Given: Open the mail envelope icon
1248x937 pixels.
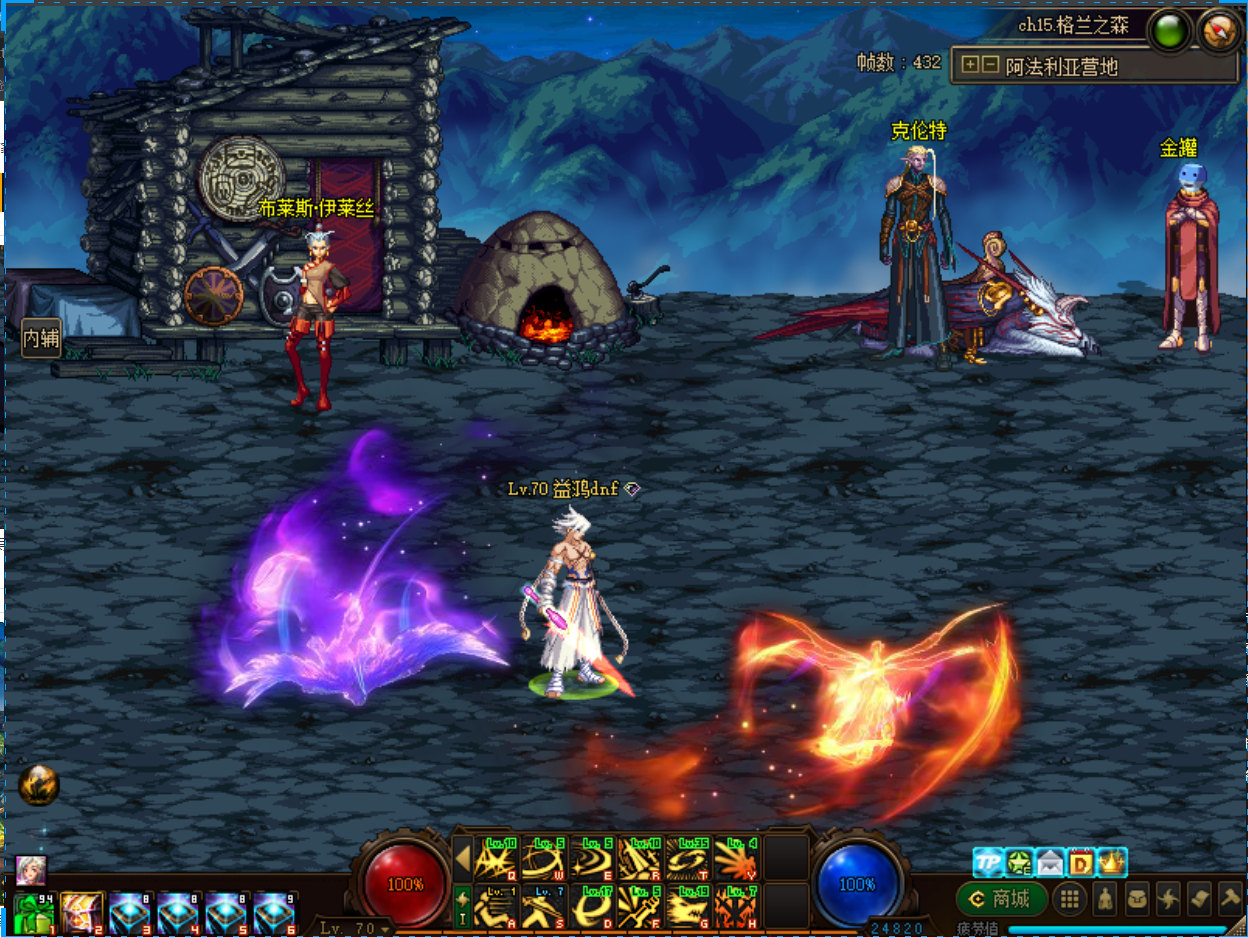Looking at the screenshot, I should (1050, 862).
